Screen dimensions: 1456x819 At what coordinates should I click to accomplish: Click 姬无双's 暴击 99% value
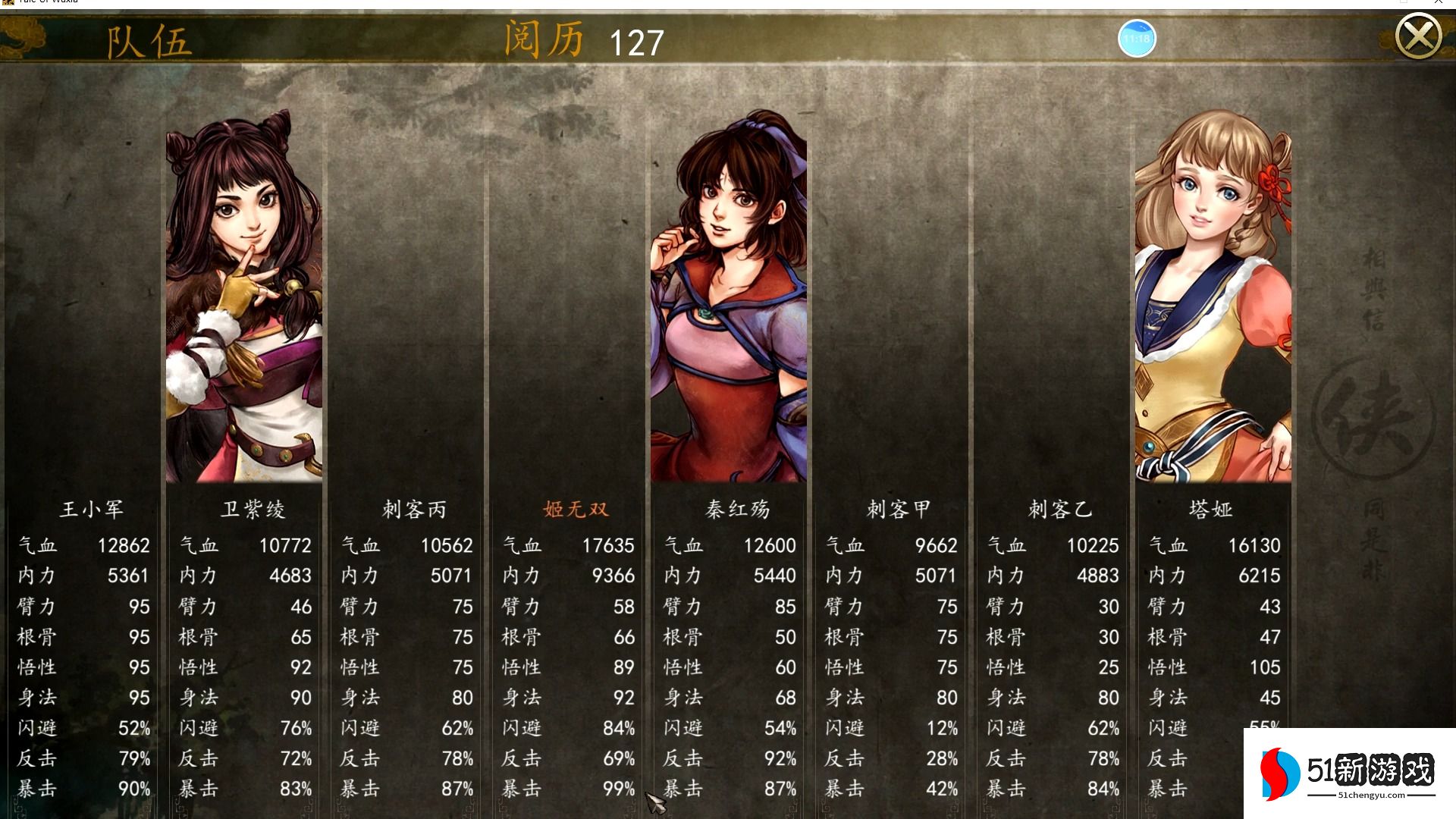618,789
